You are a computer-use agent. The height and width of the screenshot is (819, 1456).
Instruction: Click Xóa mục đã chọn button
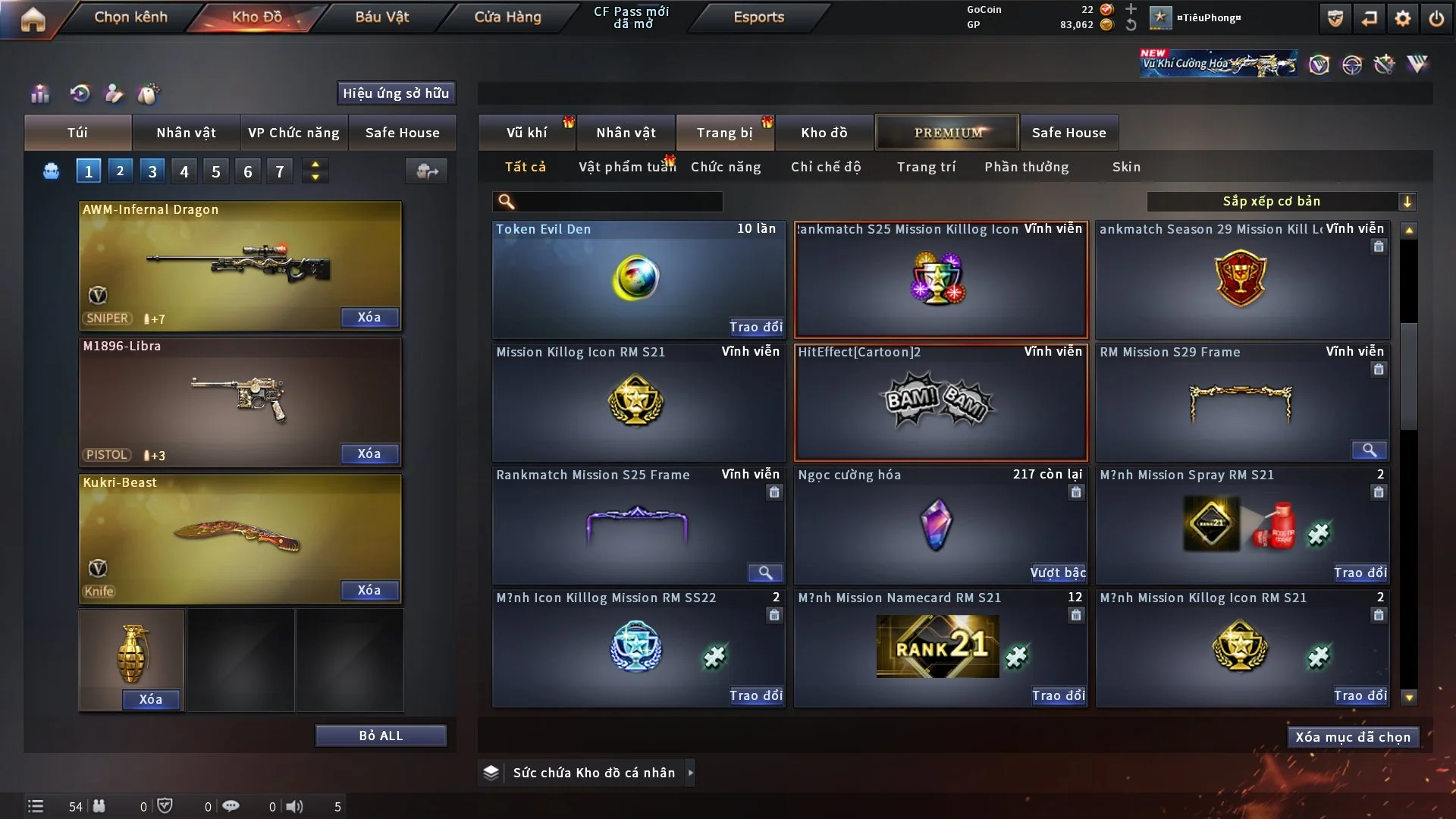[1353, 737]
